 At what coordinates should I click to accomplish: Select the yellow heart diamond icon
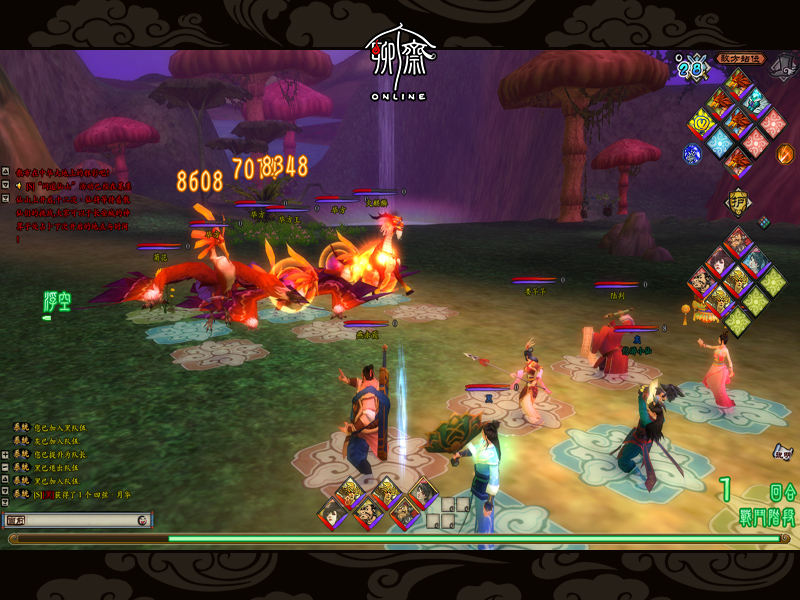pyautogui.click(x=702, y=124)
